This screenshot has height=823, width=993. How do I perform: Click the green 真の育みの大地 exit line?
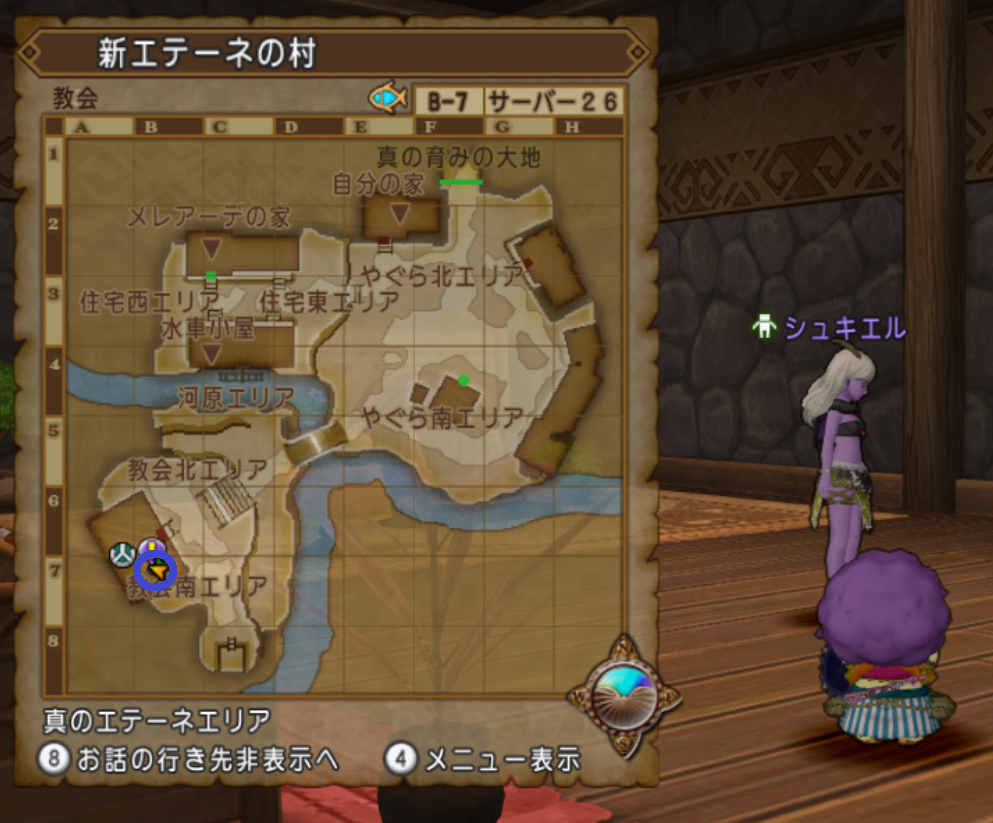(x=461, y=182)
